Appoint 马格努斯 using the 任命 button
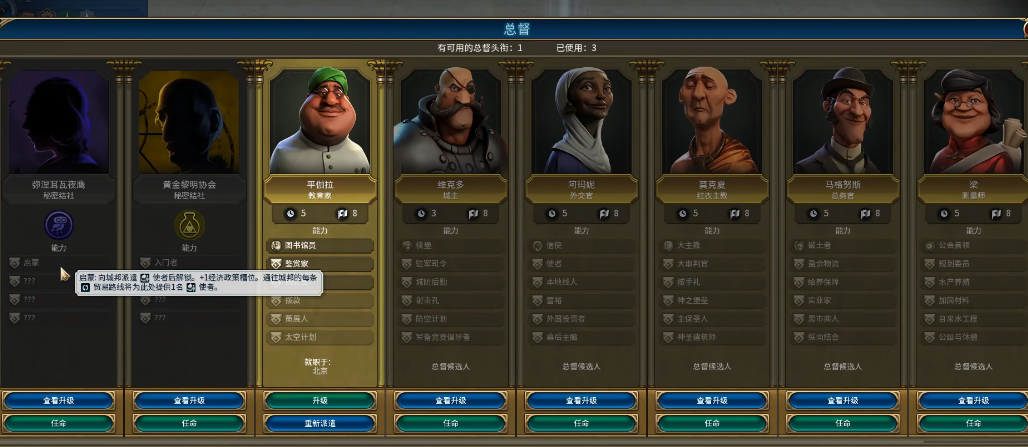This screenshot has width=1028, height=447. 844,423
